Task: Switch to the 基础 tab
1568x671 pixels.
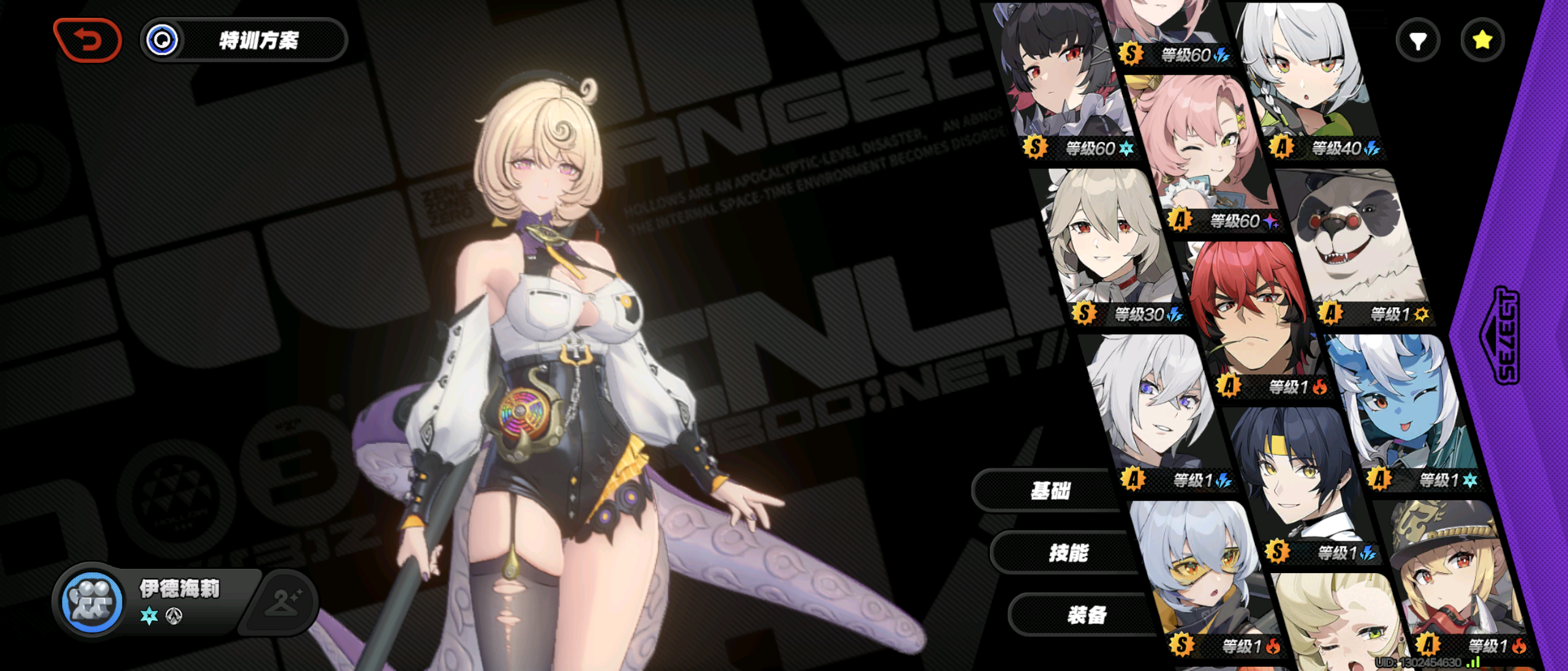Action: pos(1050,490)
